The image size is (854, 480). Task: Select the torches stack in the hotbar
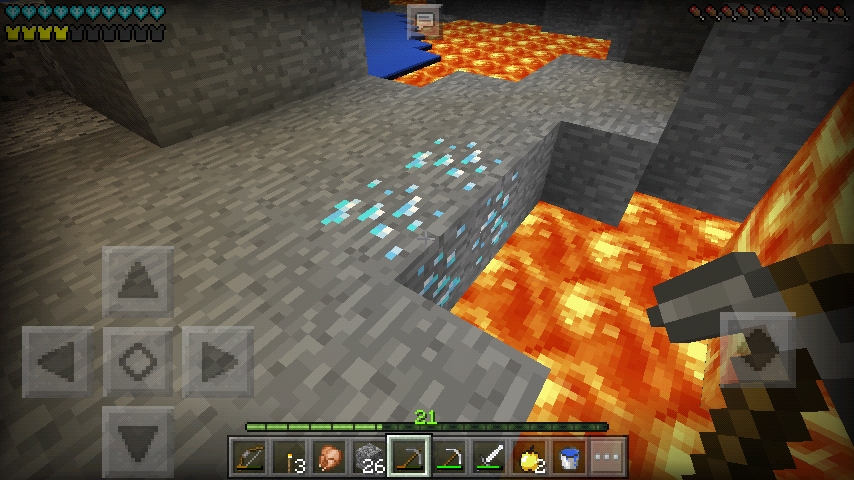pos(288,458)
